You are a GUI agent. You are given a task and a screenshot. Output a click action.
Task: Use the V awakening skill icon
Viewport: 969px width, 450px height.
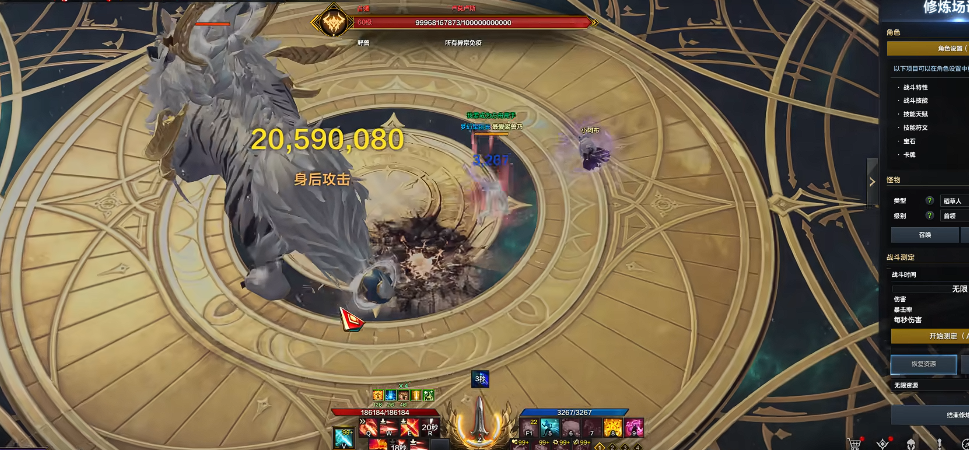(x=343, y=435)
